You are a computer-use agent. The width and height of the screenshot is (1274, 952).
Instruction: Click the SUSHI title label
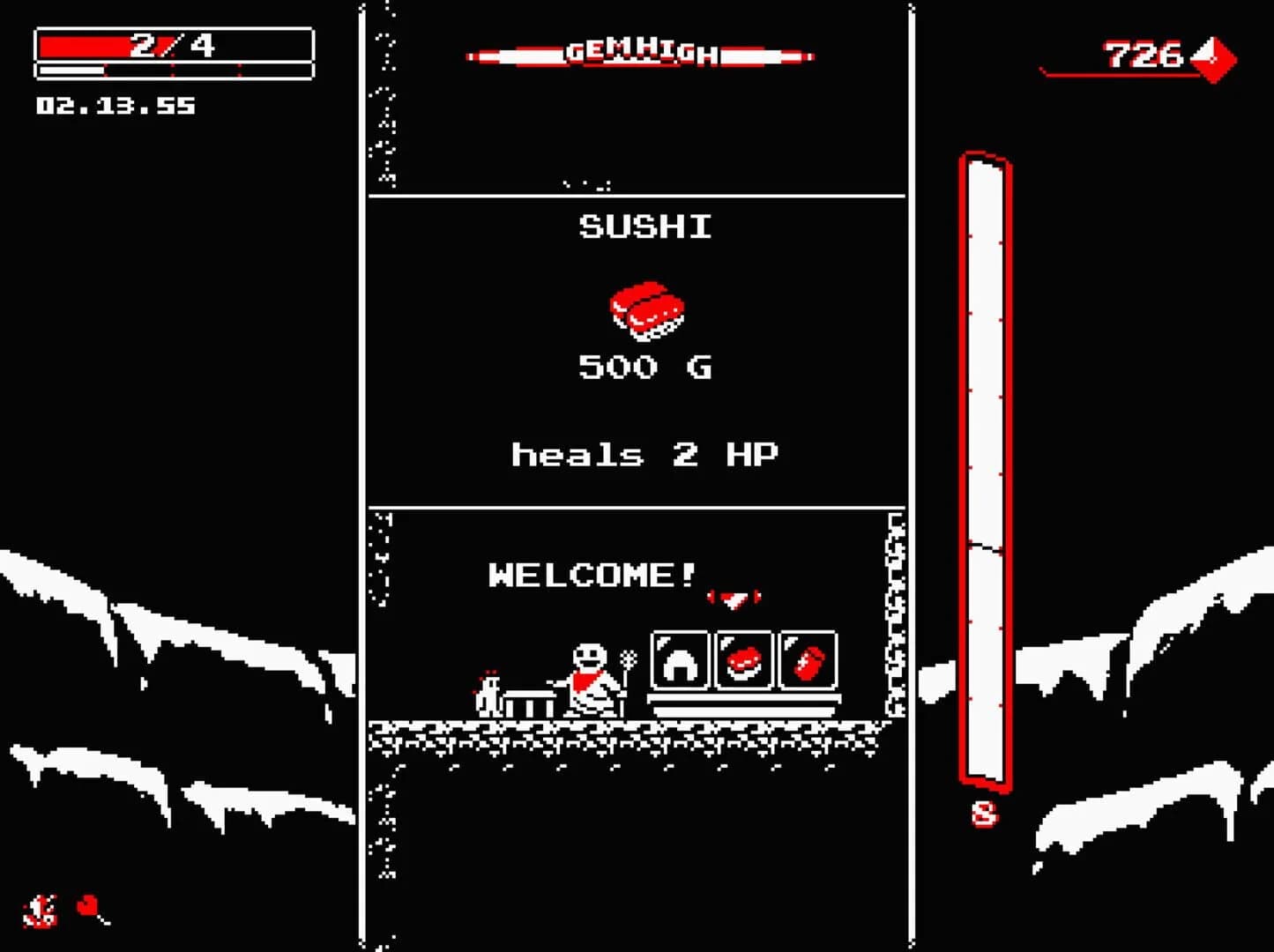(x=644, y=228)
